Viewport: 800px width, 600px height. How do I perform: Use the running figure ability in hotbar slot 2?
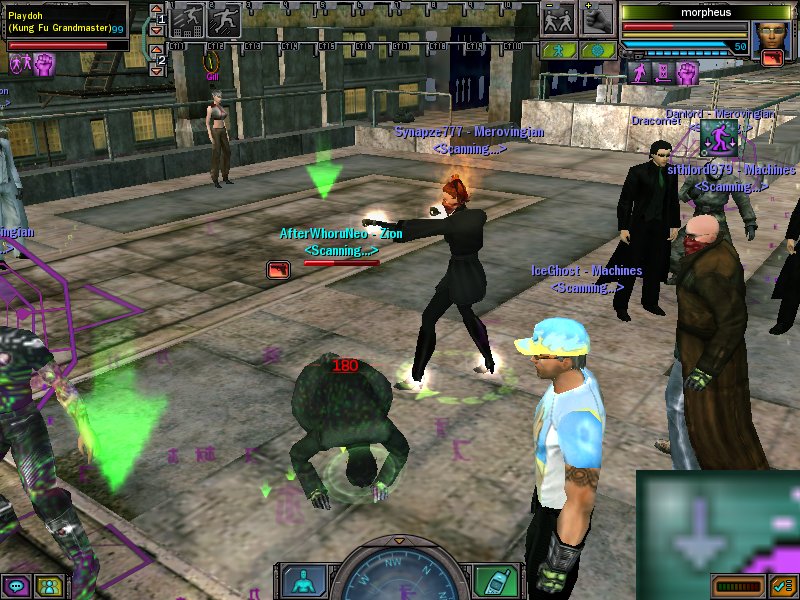(x=224, y=19)
